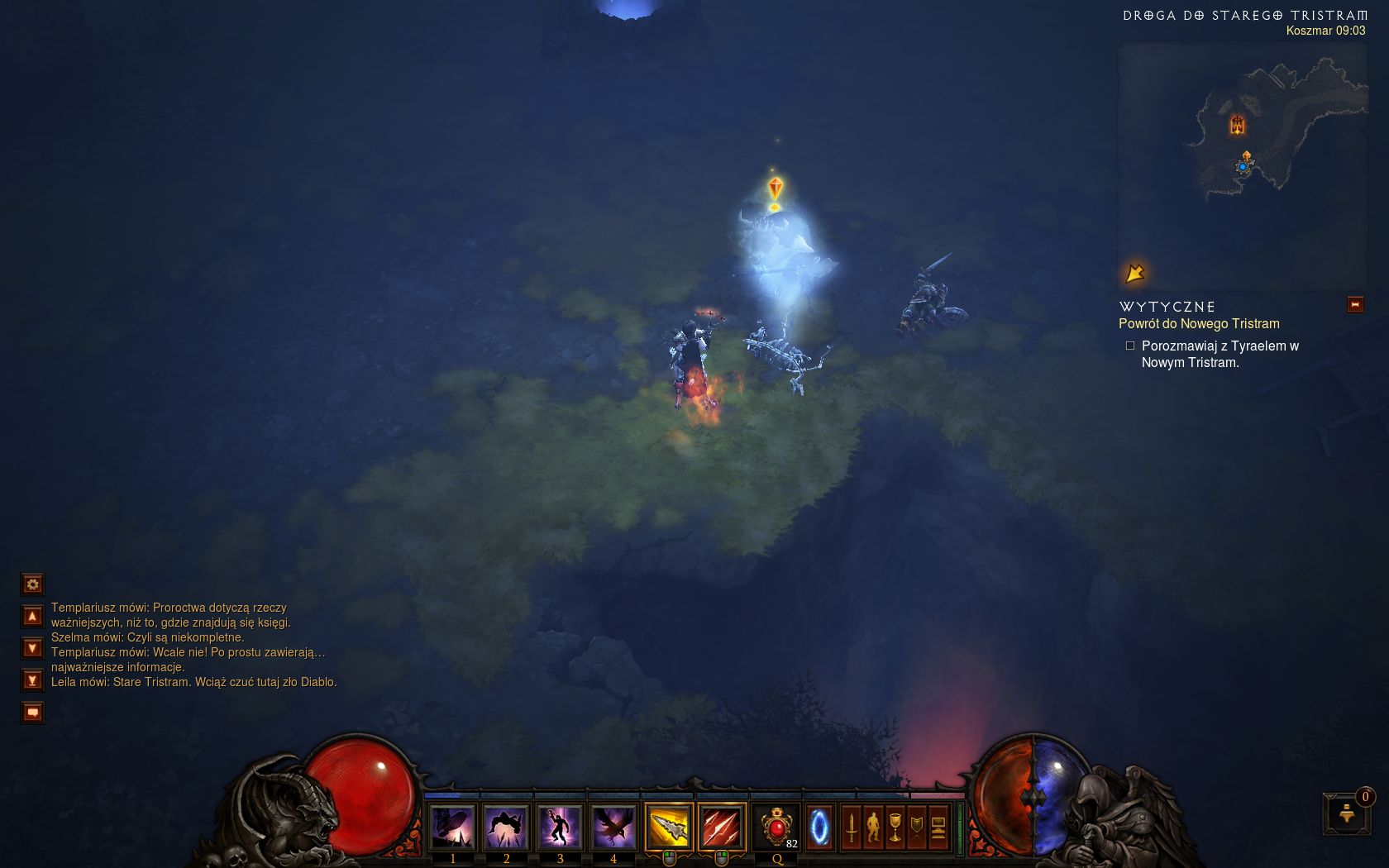Select the red multi-arrow secondary skill
Screen dimensions: 1389x868
tap(722, 827)
